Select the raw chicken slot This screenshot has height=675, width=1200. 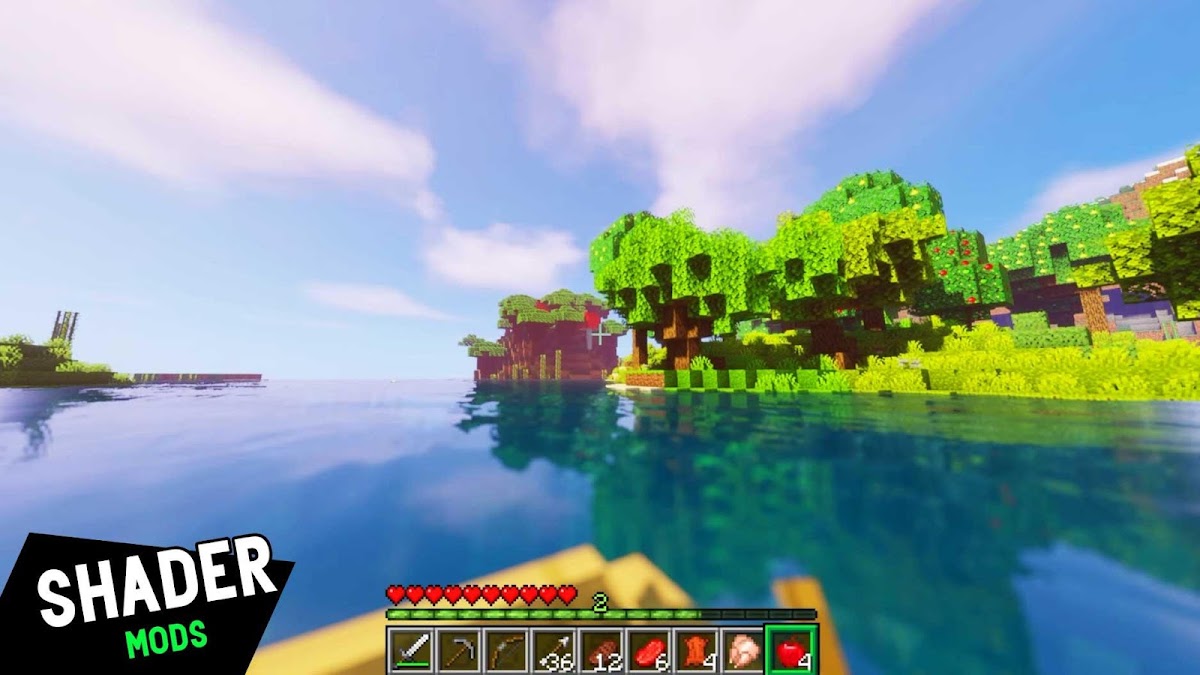click(x=743, y=651)
